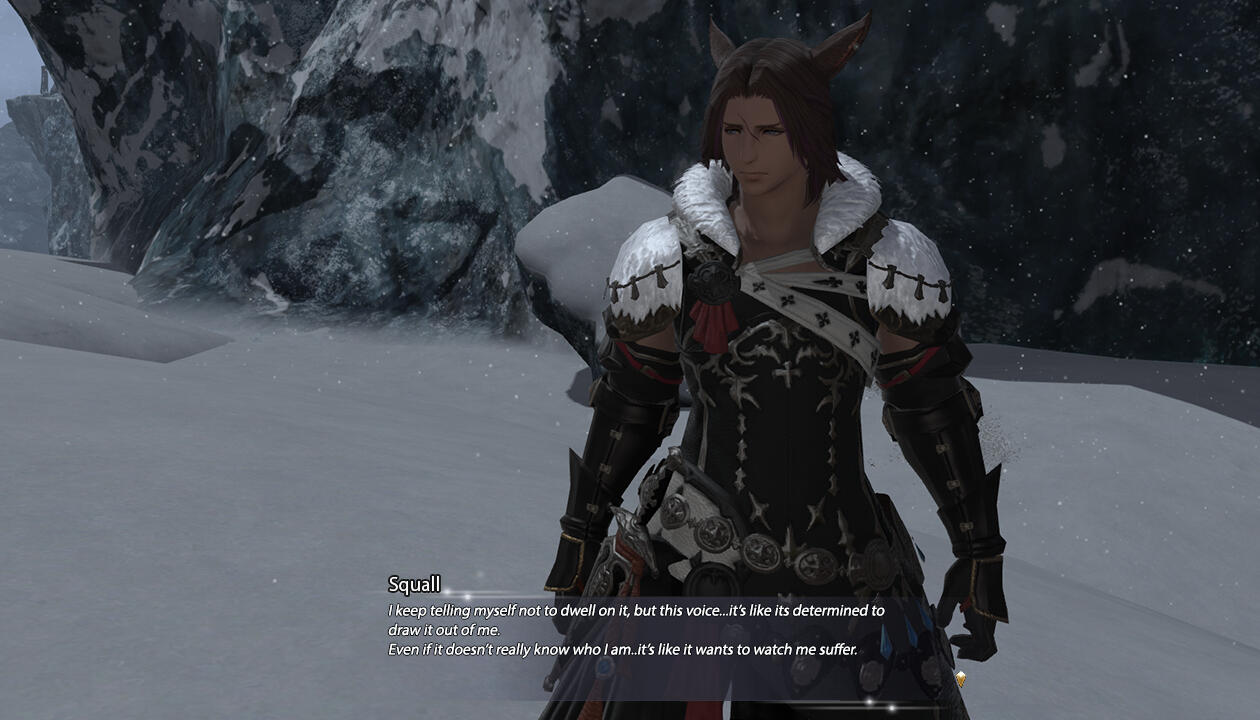Click the gold advance-dialogue arrow icon
Image resolution: width=1260 pixels, height=720 pixels.
(x=960, y=679)
